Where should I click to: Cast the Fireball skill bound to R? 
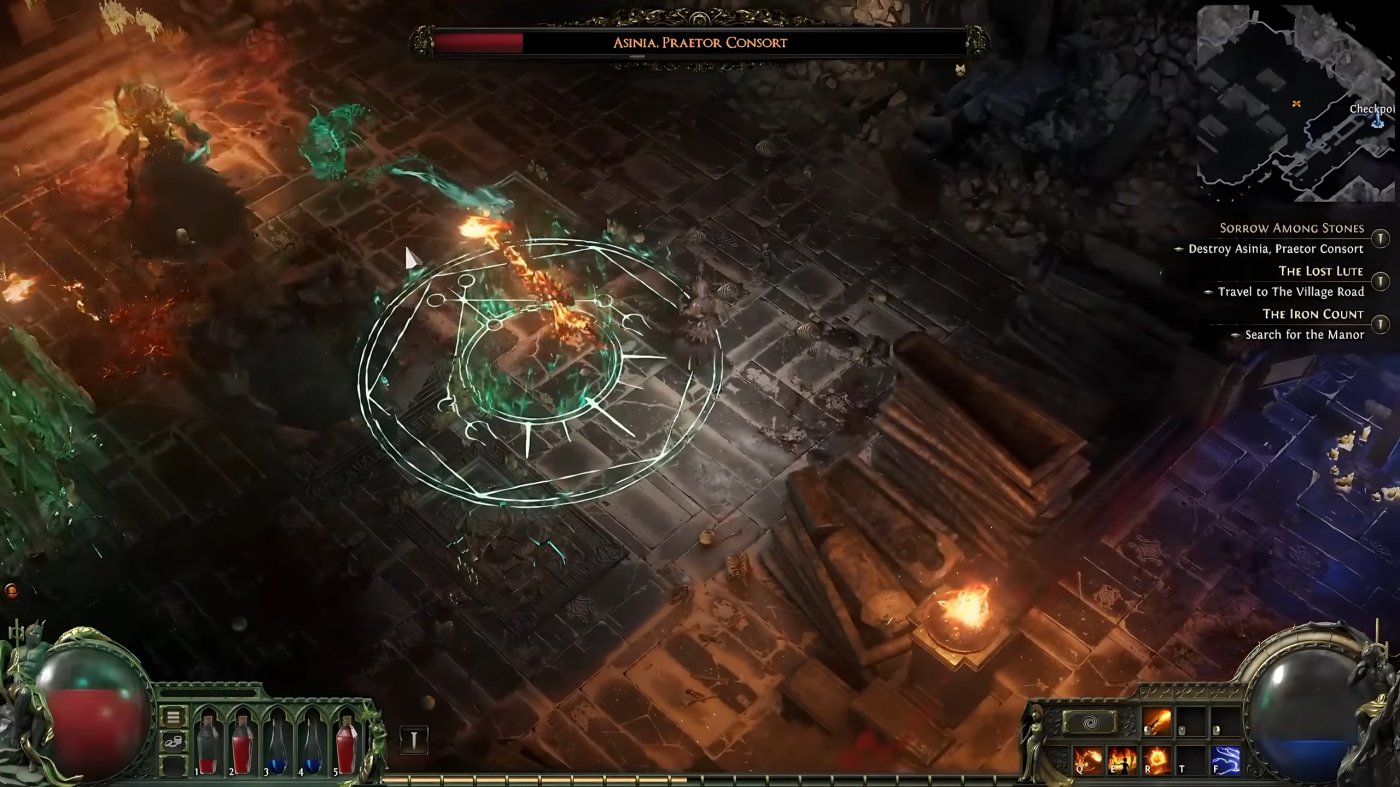click(1156, 760)
